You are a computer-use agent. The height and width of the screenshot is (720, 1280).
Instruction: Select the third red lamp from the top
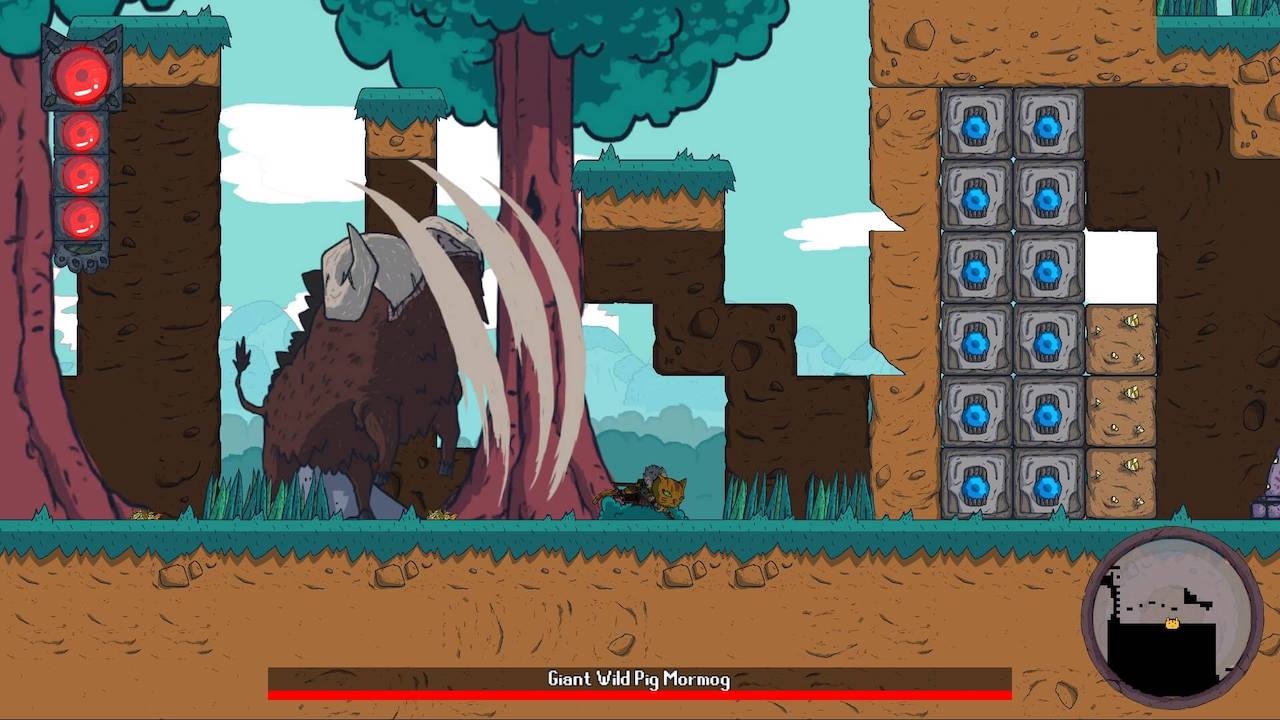point(80,175)
